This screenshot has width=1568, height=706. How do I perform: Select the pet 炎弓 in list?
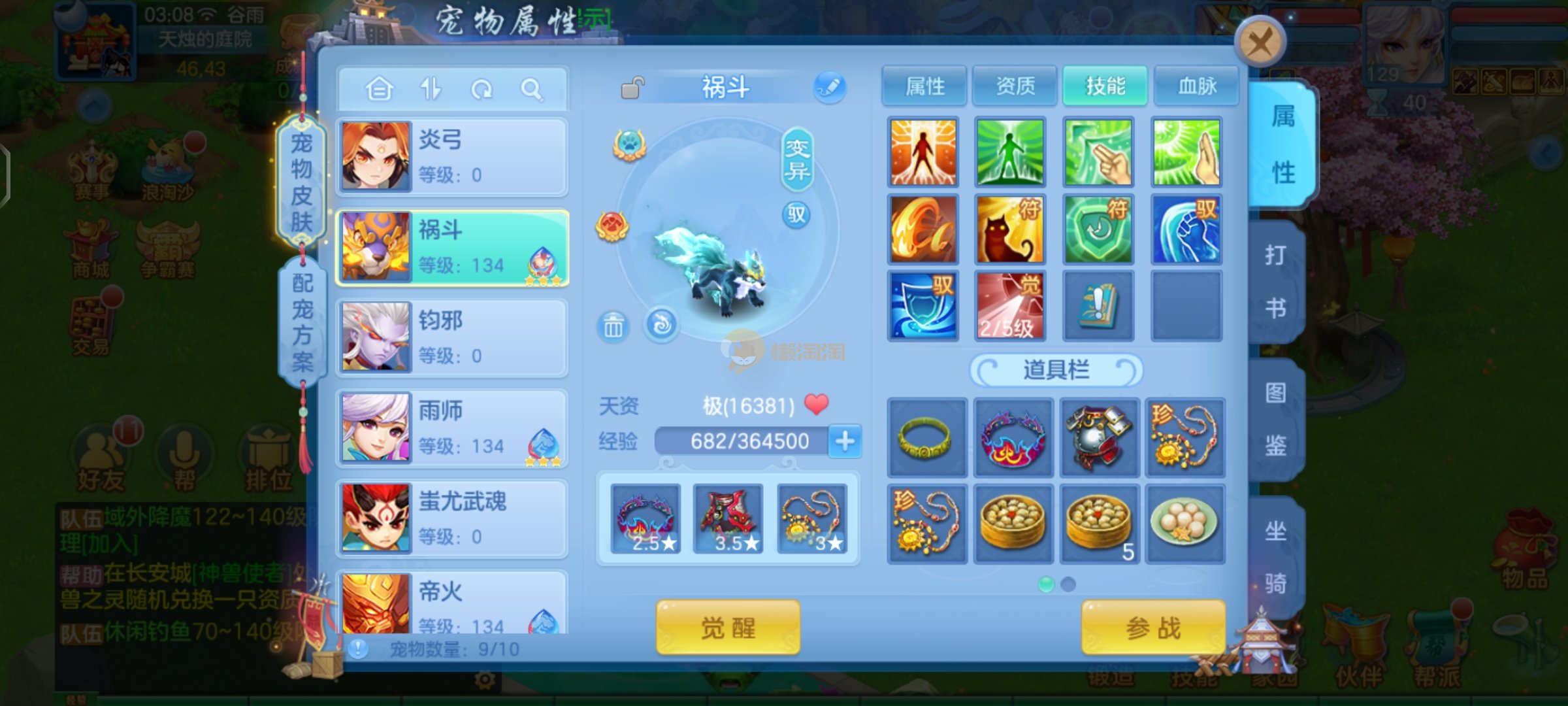click(452, 157)
